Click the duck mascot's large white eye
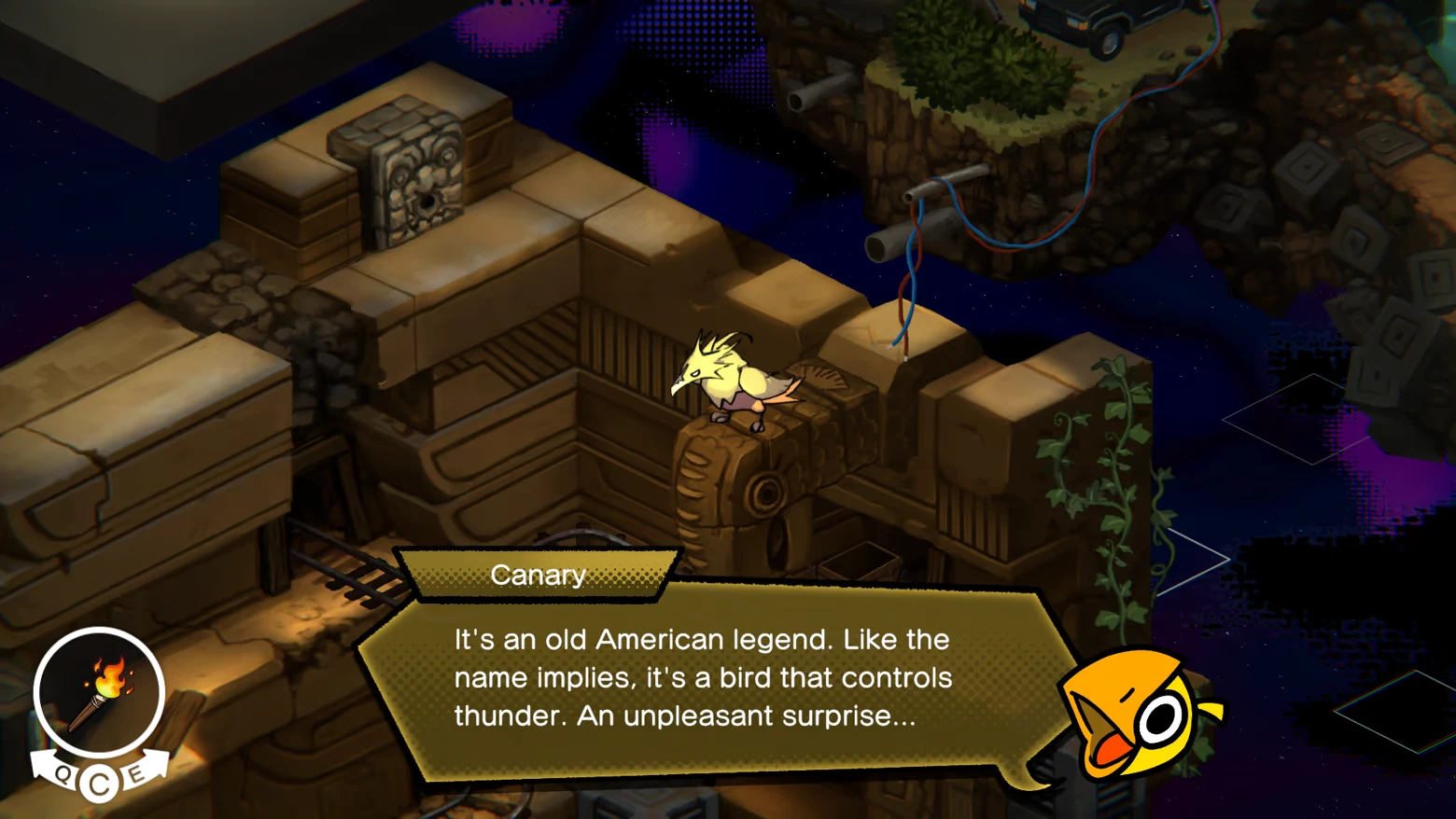The height and width of the screenshot is (819, 1456). tap(1162, 718)
